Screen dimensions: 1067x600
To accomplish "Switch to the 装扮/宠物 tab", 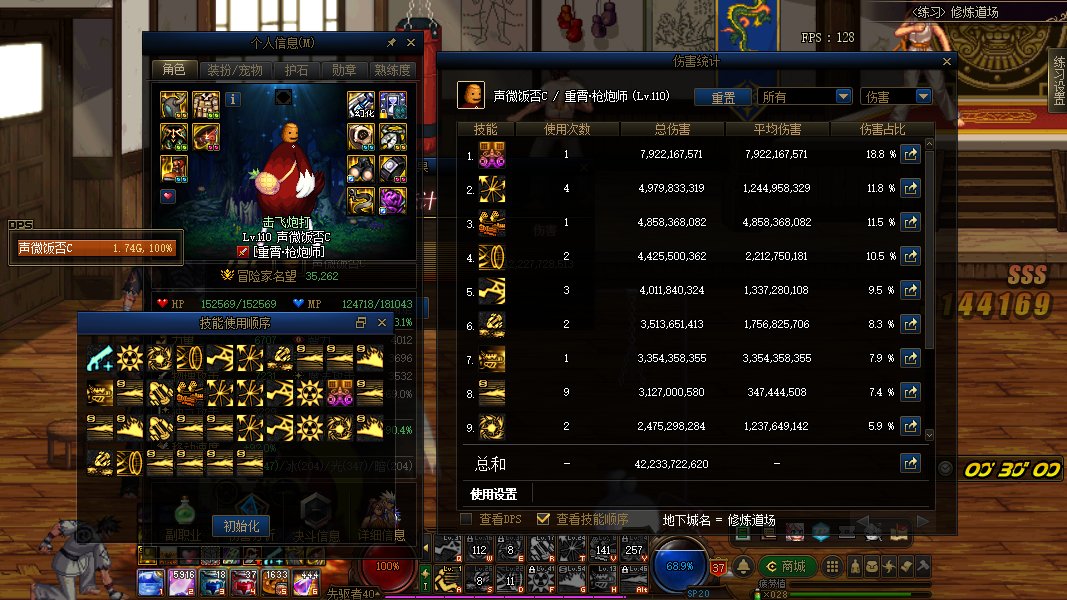I will tap(234, 70).
